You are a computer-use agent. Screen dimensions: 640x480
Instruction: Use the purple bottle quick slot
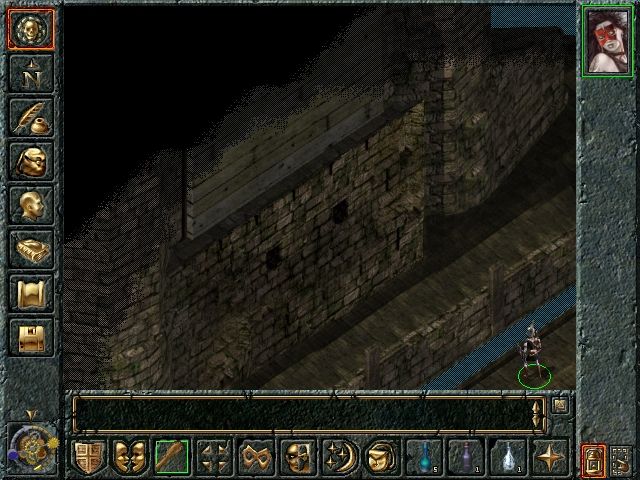465,458
